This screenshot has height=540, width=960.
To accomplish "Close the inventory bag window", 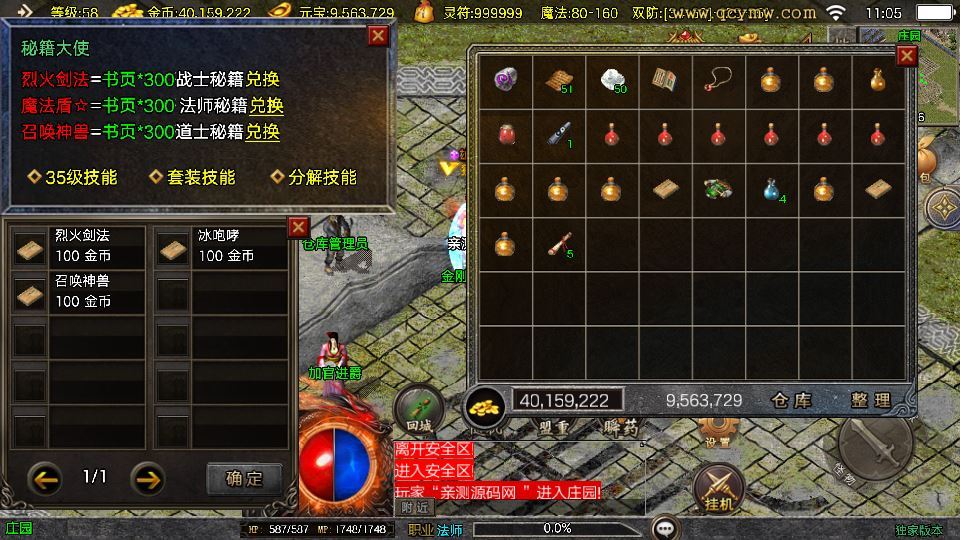I will (906, 56).
